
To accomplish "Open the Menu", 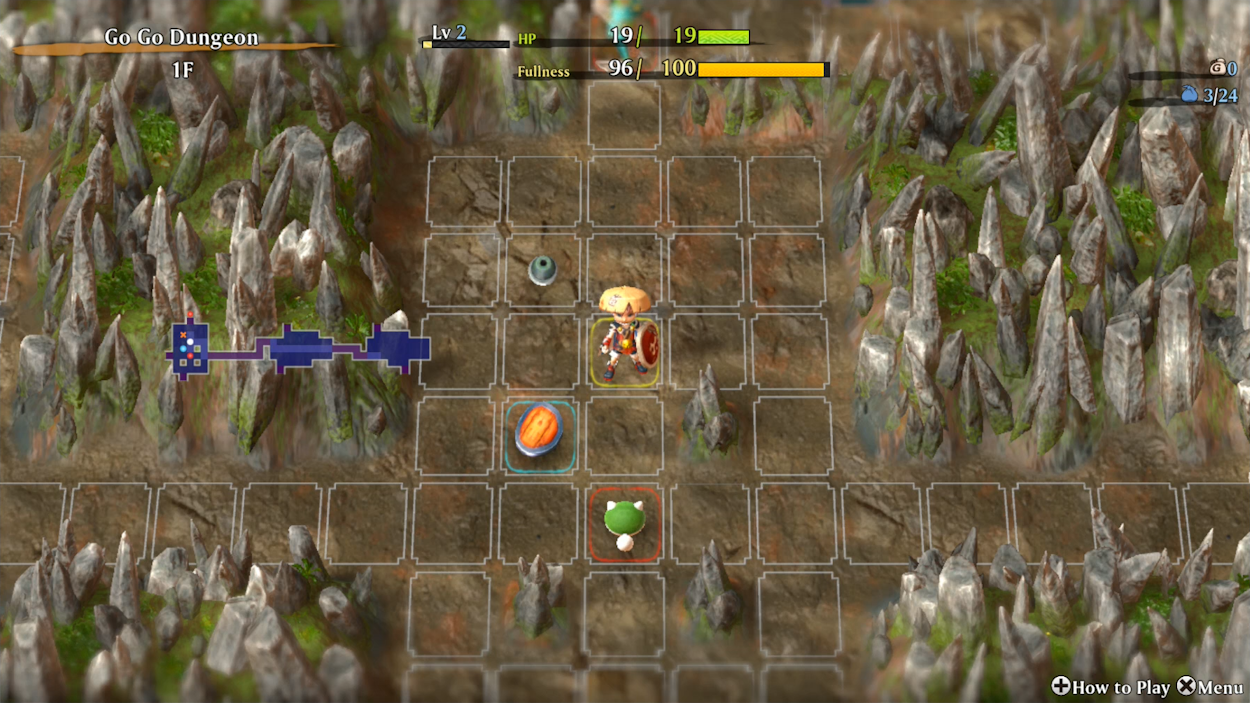I will [x=1209, y=687].
